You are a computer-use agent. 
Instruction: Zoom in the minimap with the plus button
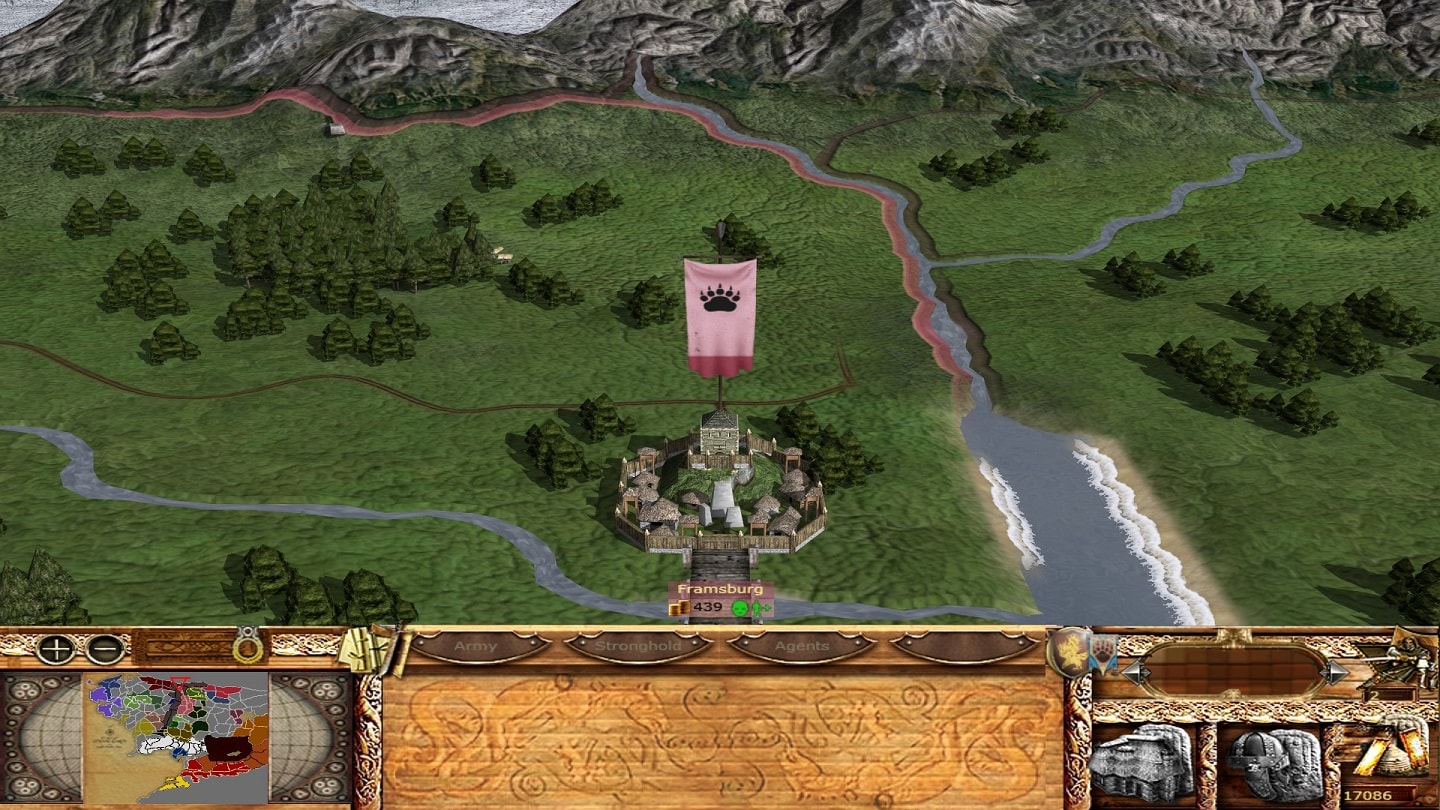click(54, 649)
